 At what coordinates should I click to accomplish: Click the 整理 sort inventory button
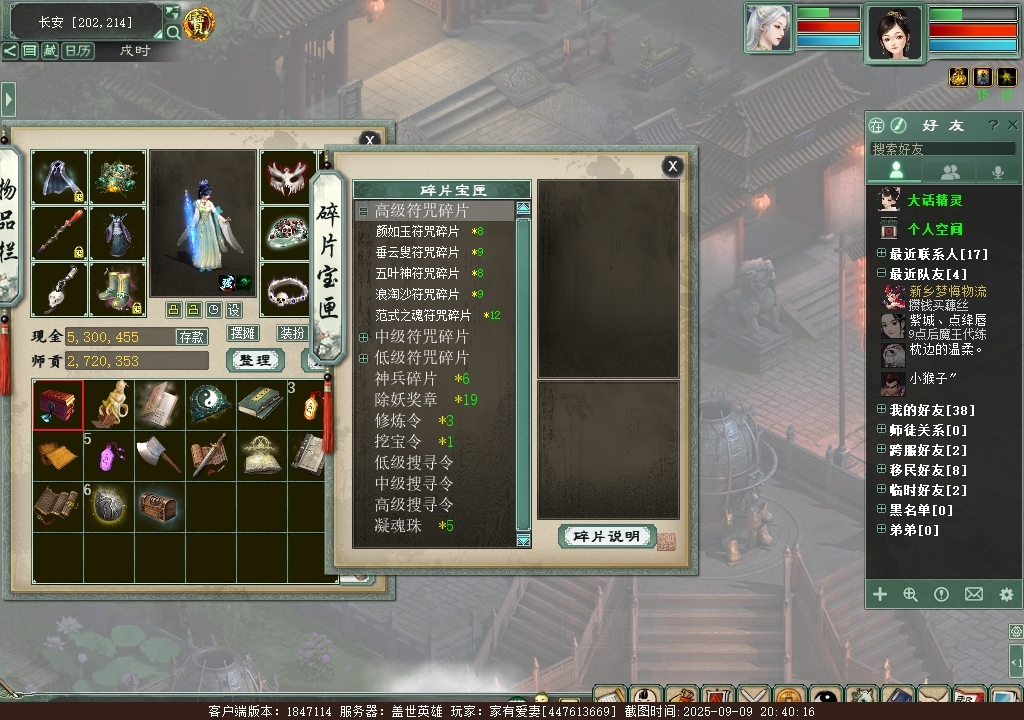point(255,360)
